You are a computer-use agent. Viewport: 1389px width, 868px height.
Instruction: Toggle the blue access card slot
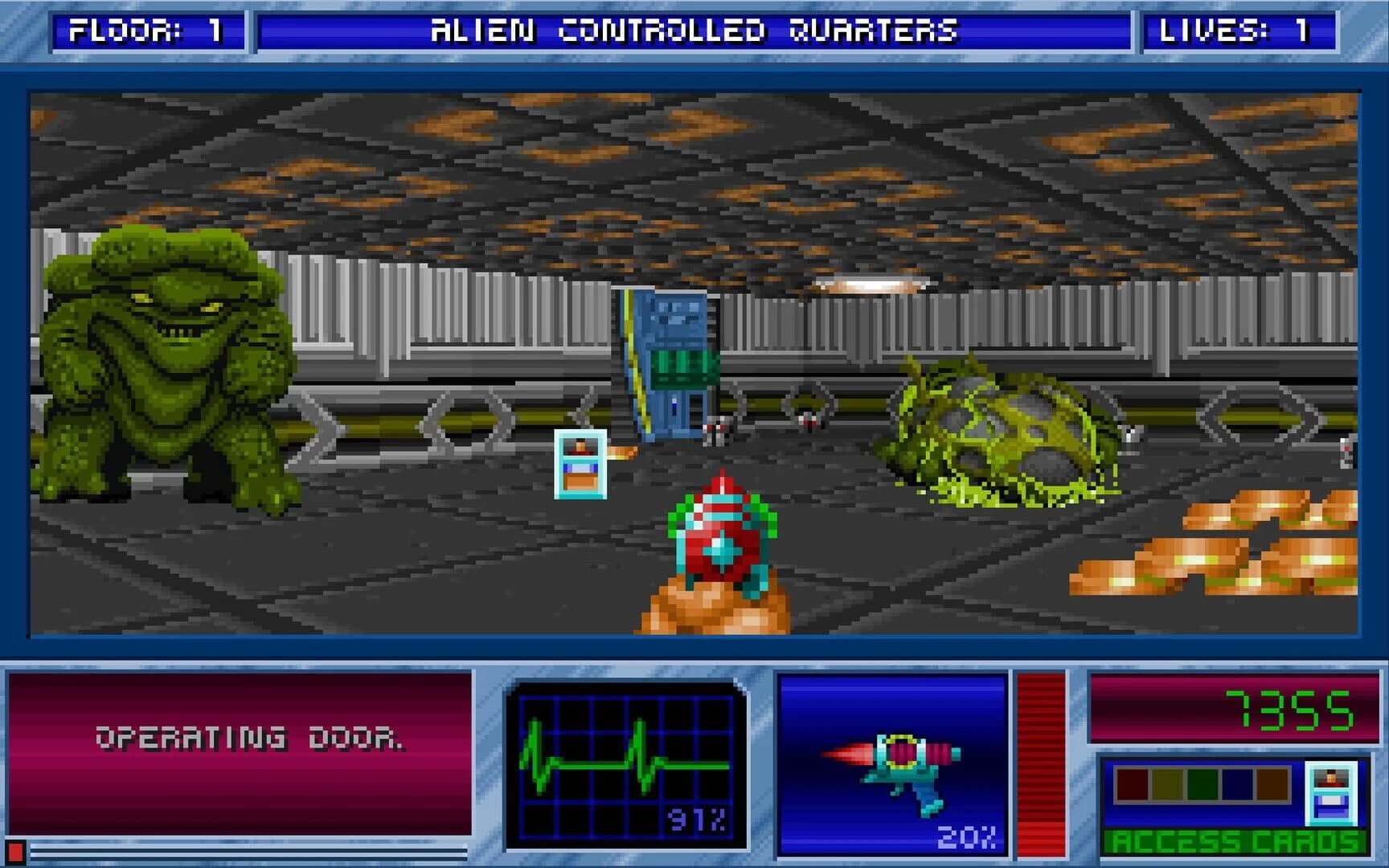[1238, 784]
